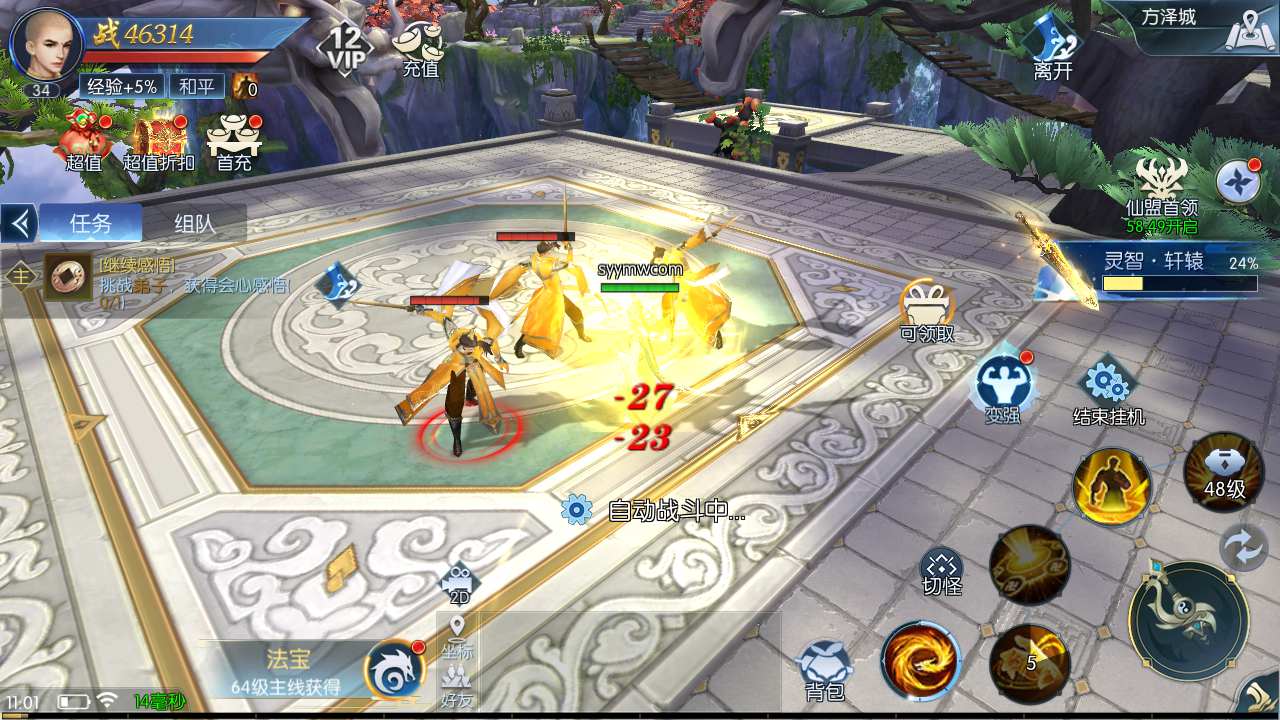Image resolution: width=1280 pixels, height=720 pixels.
Task: Claim the 可领取 gift reward
Action: coord(927,310)
